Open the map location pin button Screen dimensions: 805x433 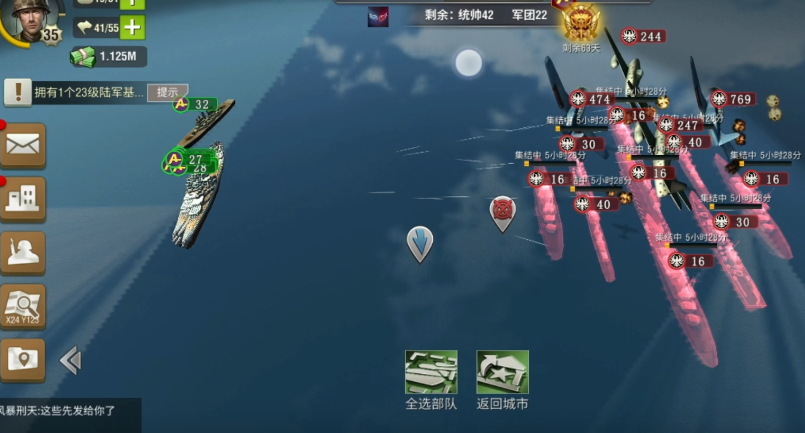(22, 358)
